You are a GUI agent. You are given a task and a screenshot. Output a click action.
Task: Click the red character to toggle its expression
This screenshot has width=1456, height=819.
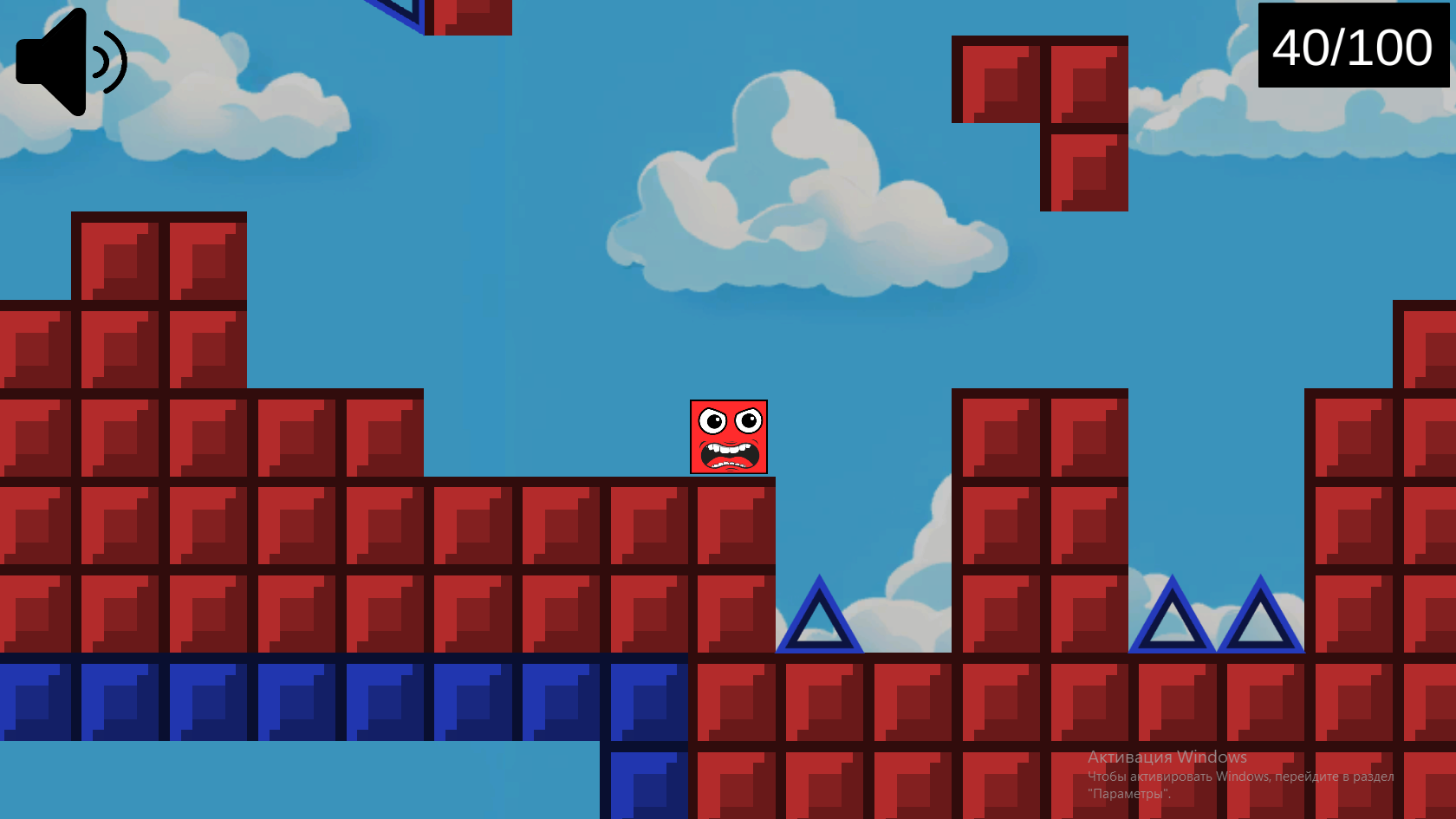tap(731, 438)
